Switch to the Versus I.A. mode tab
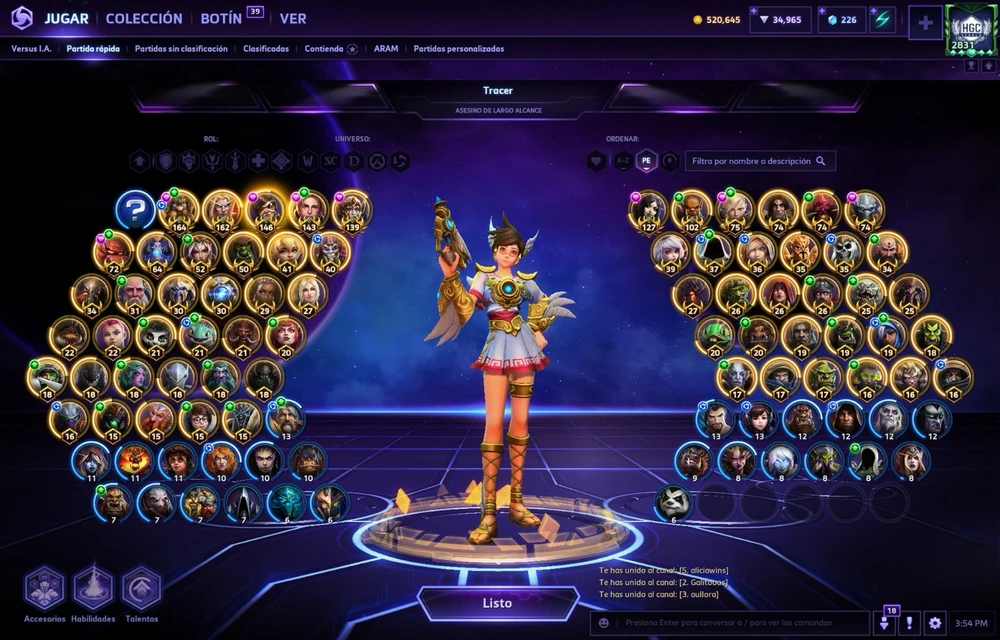 (32, 48)
